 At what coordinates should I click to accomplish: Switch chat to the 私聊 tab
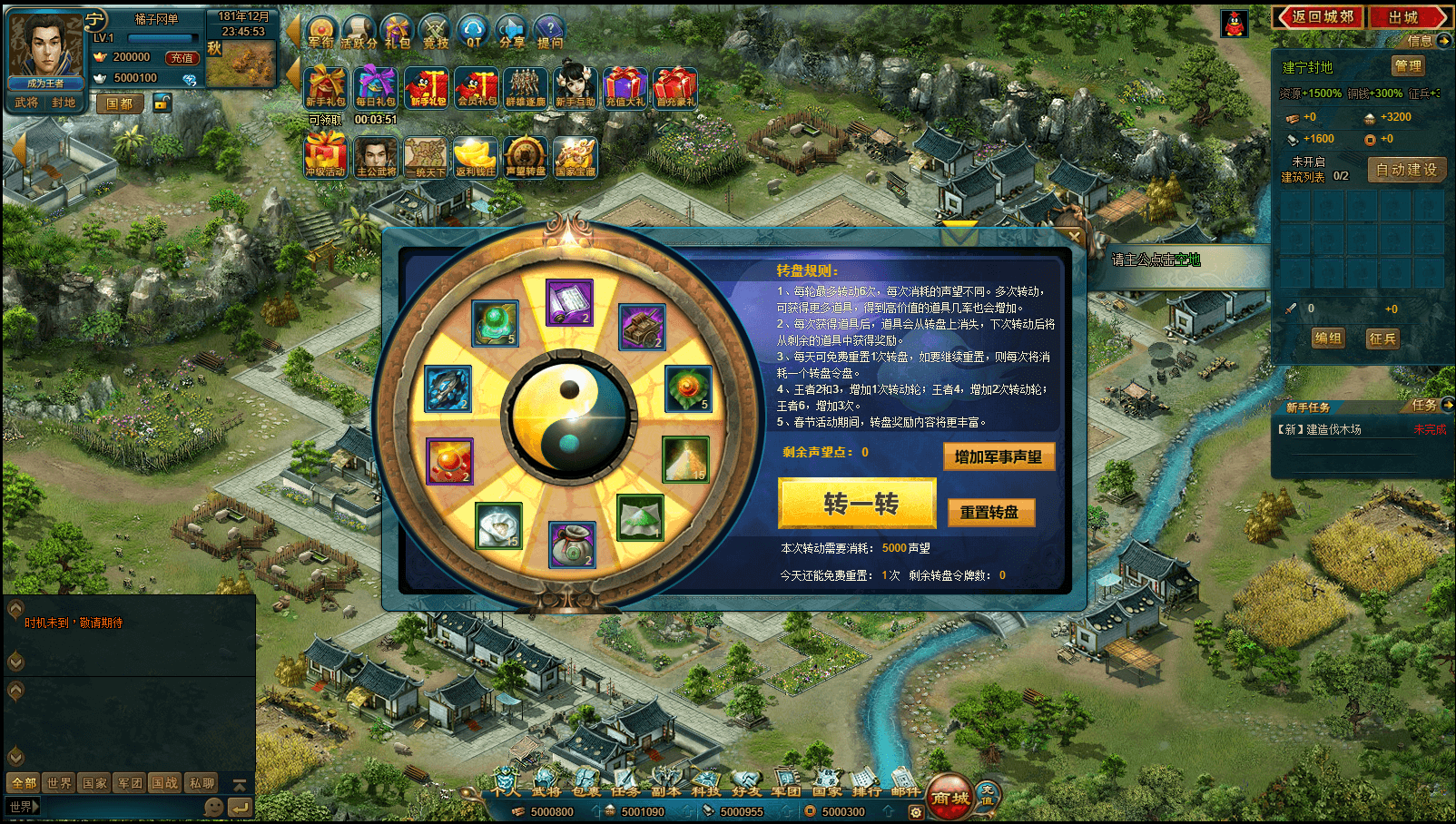click(202, 783)
